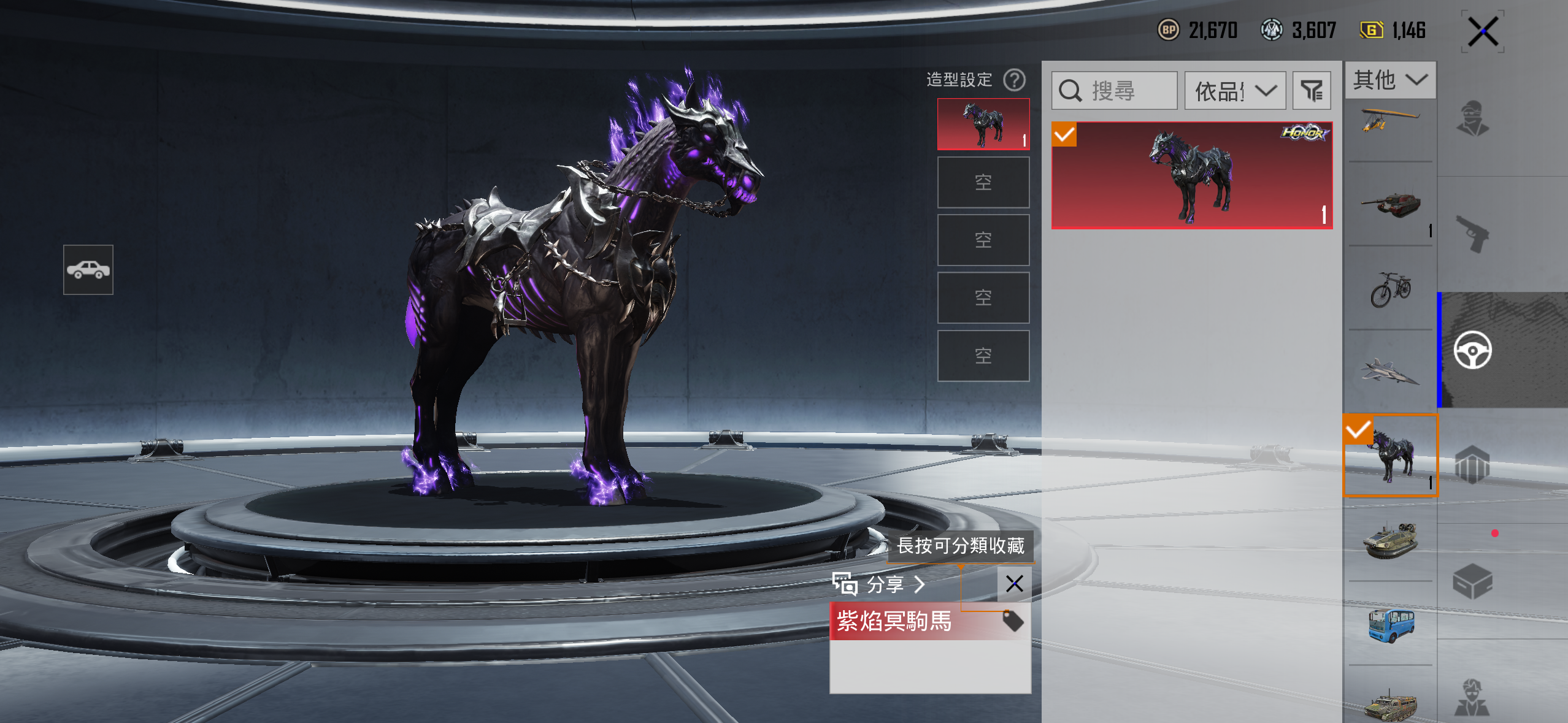This screenshot has height=723, width=1568.
Task: Show 造型設定 help question mark
Action: (1014, 80)
